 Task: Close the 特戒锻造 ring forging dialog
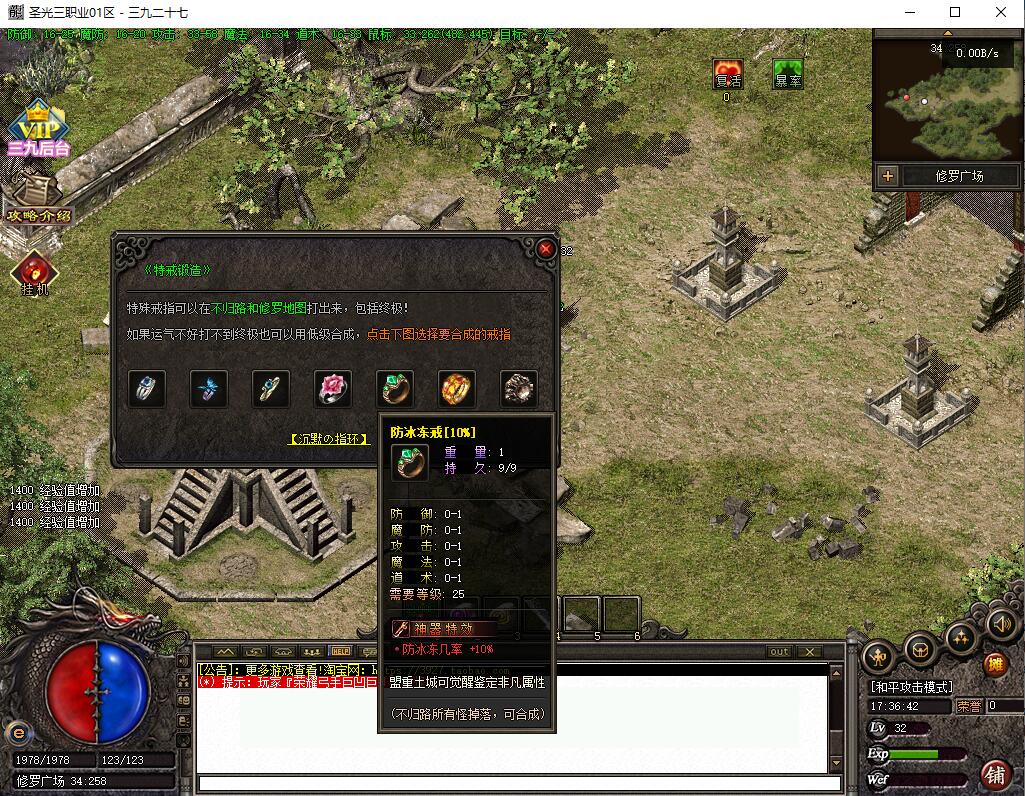(x=545, y=249)
